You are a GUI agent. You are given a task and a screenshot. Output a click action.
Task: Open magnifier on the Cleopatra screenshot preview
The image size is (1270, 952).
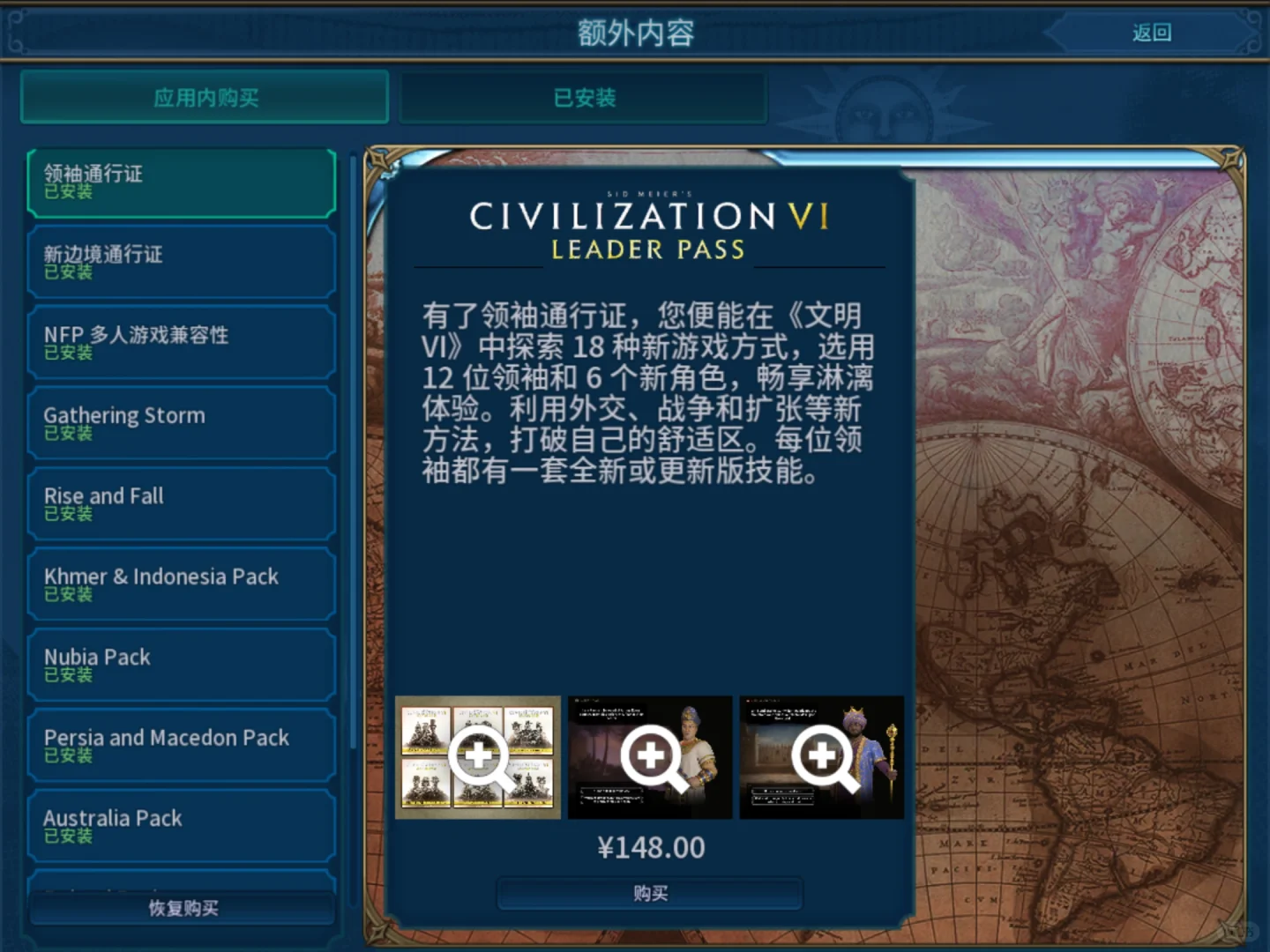[650, 756]
